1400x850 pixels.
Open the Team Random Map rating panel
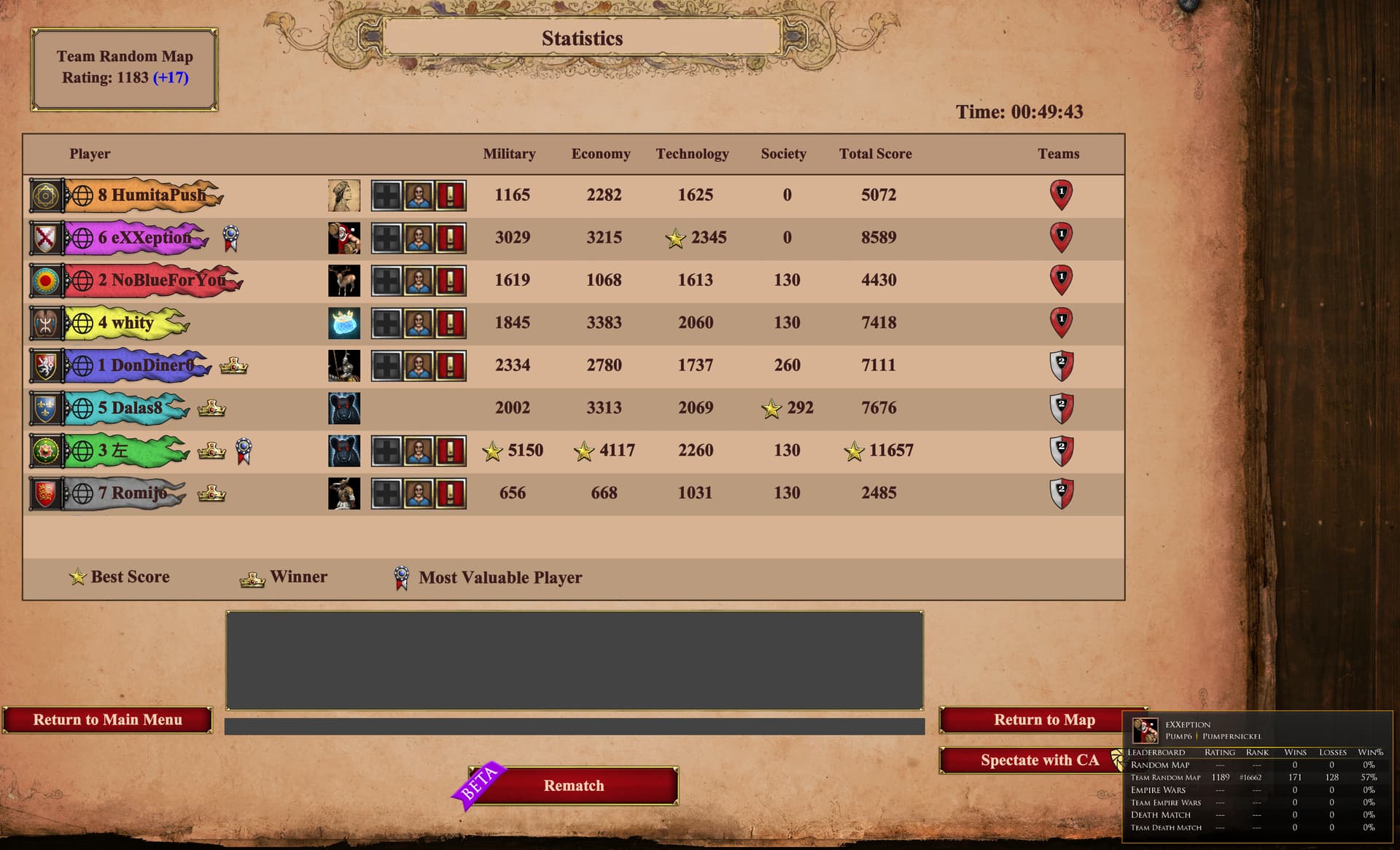[x=125, y=69]
